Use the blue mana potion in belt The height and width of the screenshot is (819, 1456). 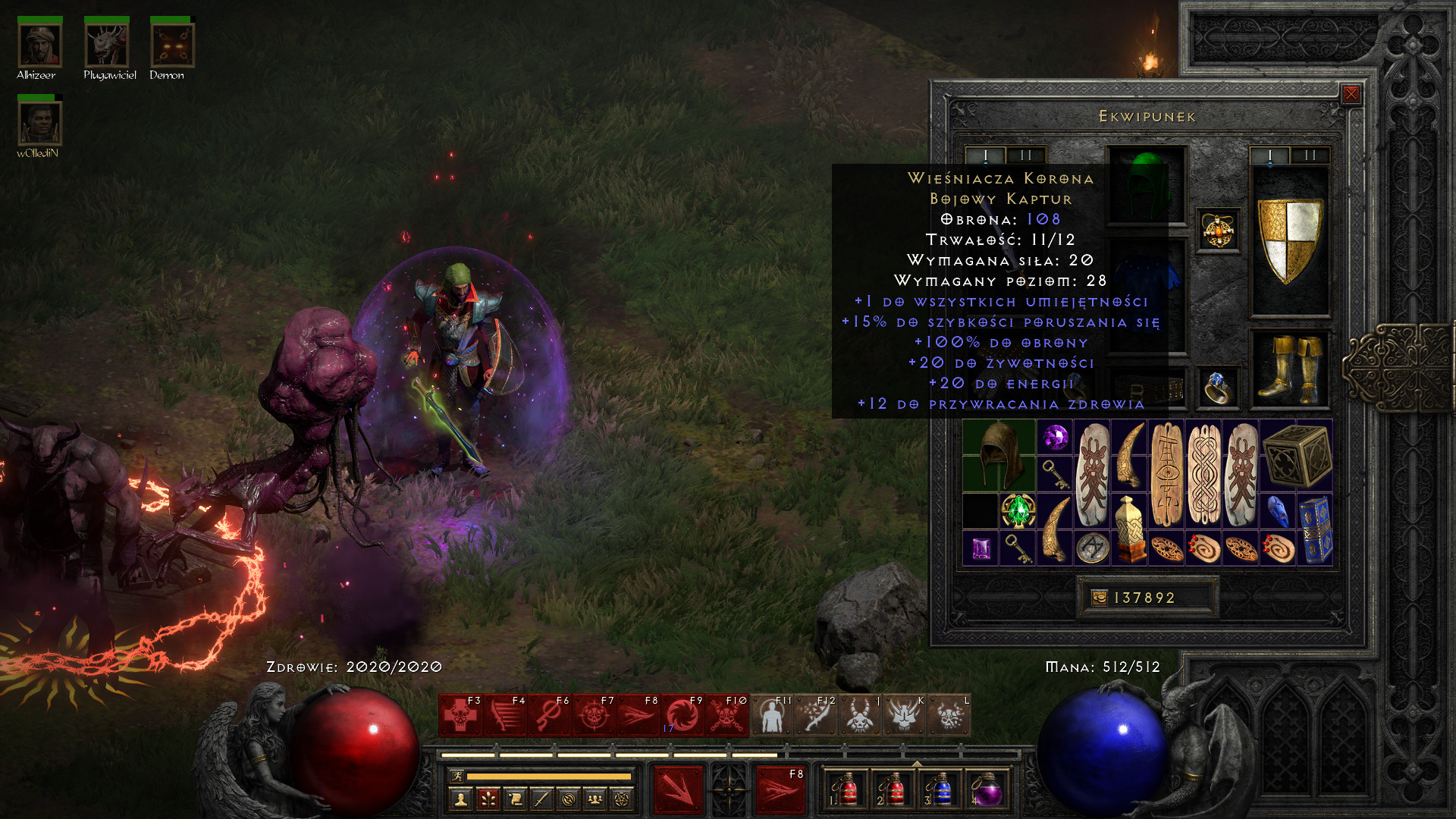tap(940, 791)
